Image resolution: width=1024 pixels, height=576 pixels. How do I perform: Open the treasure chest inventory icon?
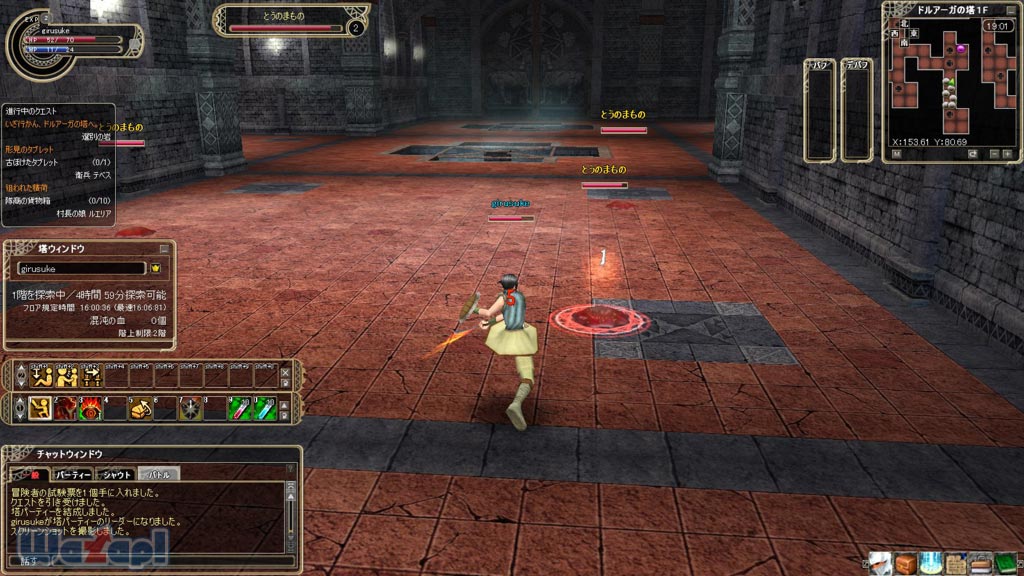905,563
